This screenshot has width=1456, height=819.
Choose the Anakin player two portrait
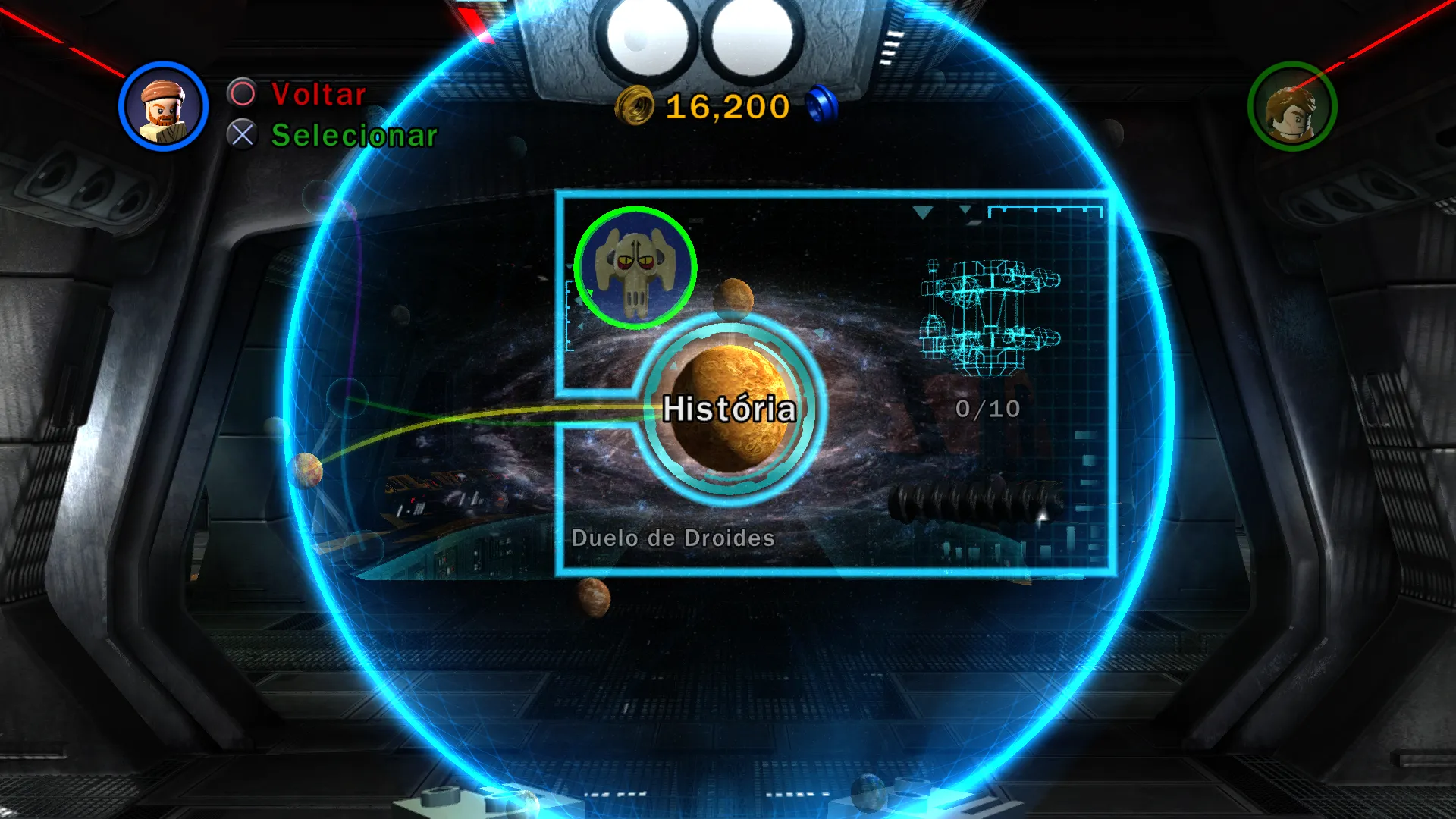click(x=1291, y=106)
